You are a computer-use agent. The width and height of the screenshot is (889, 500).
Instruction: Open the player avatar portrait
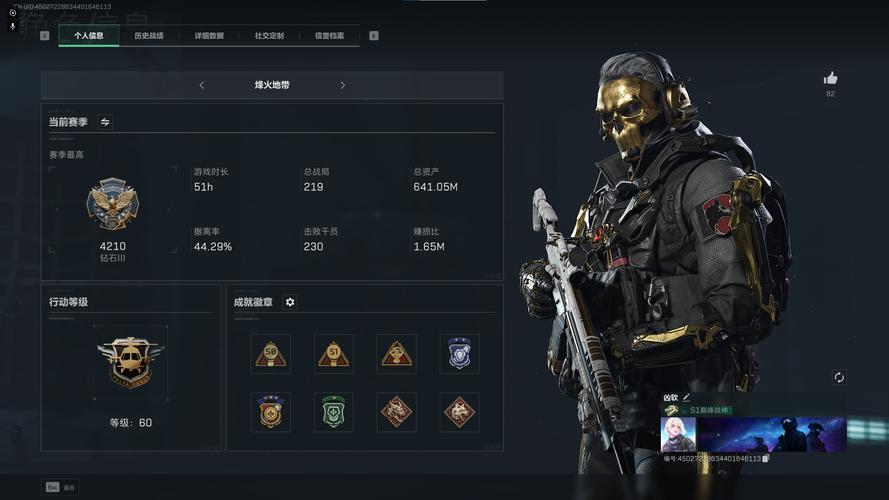coord(678,434)
